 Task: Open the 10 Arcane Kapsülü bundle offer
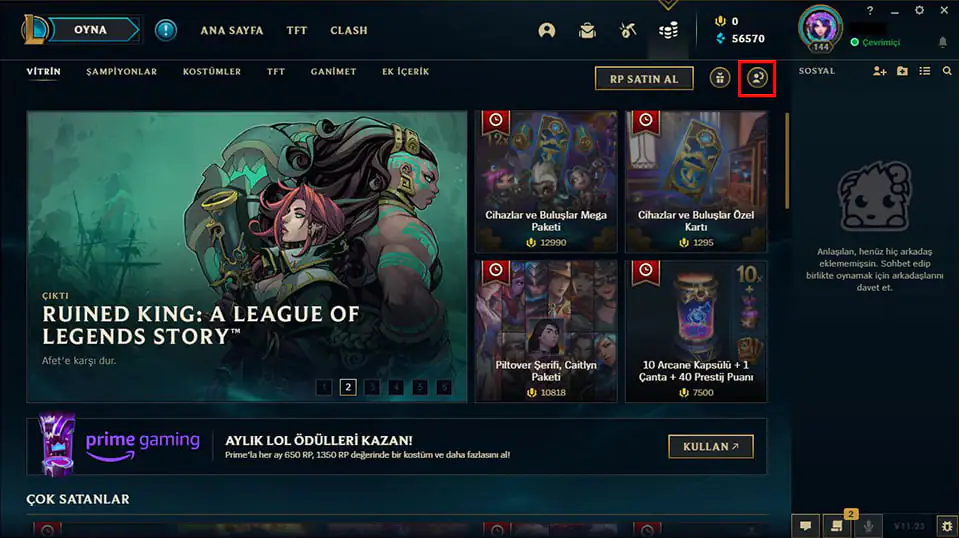point(696,331)
